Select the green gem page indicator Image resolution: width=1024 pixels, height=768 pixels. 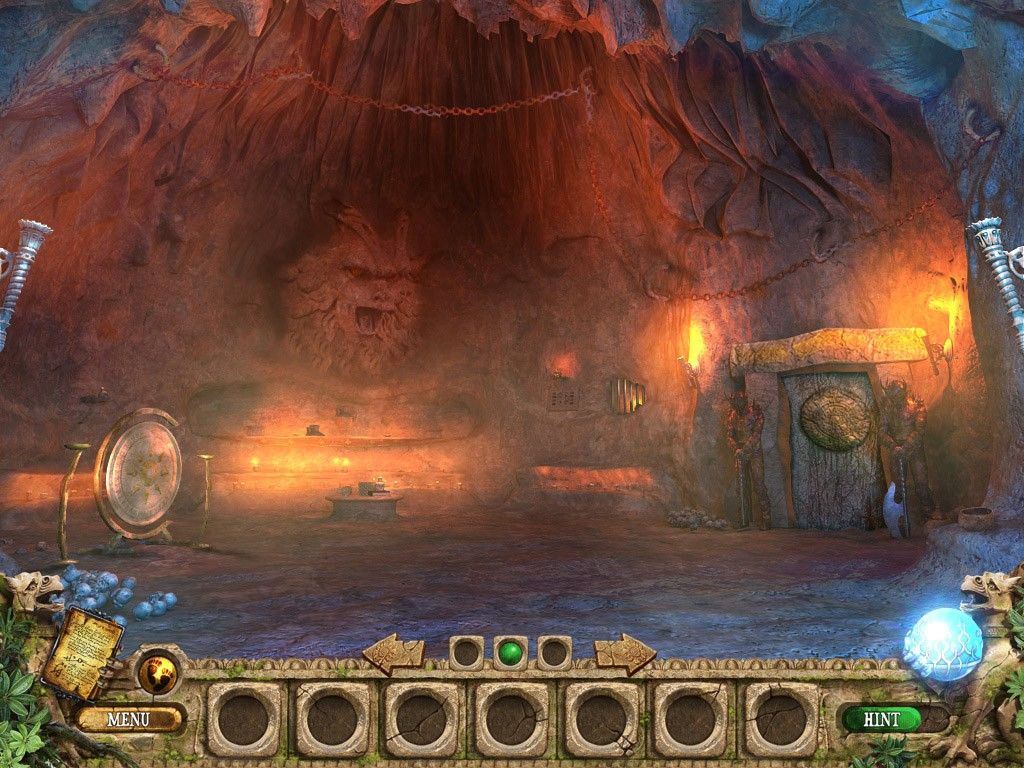[510, 653]
